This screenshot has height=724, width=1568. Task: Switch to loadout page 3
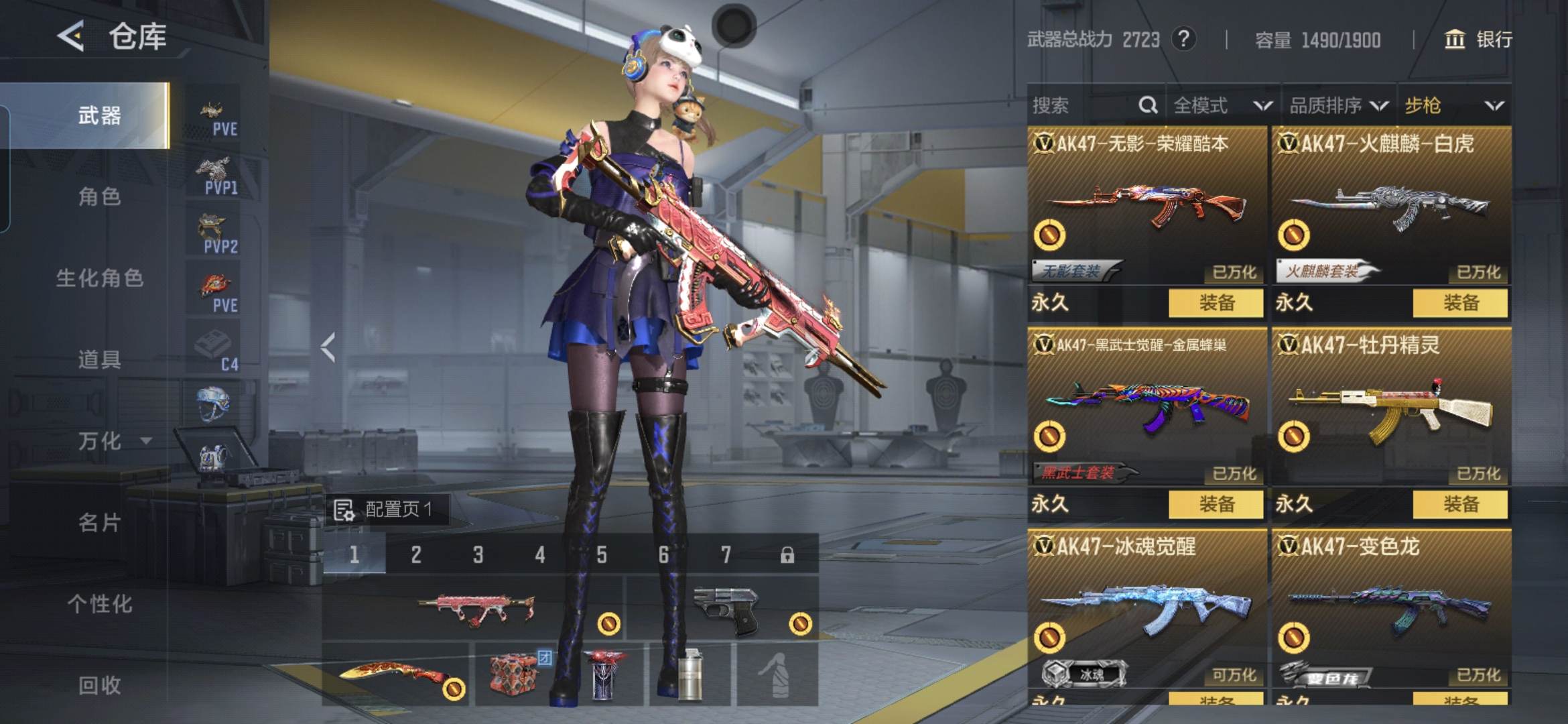click(478, 554)
